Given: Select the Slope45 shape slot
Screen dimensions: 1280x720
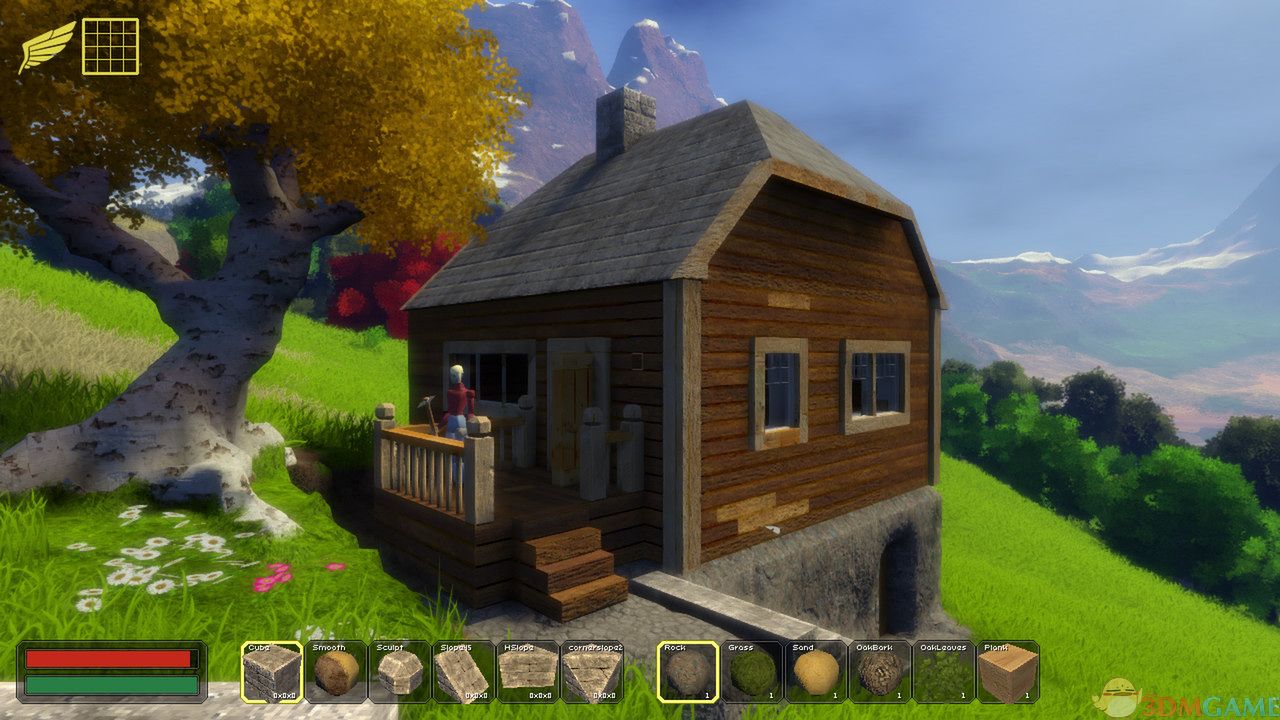Looking at the screenshot, I should [462, 671].
